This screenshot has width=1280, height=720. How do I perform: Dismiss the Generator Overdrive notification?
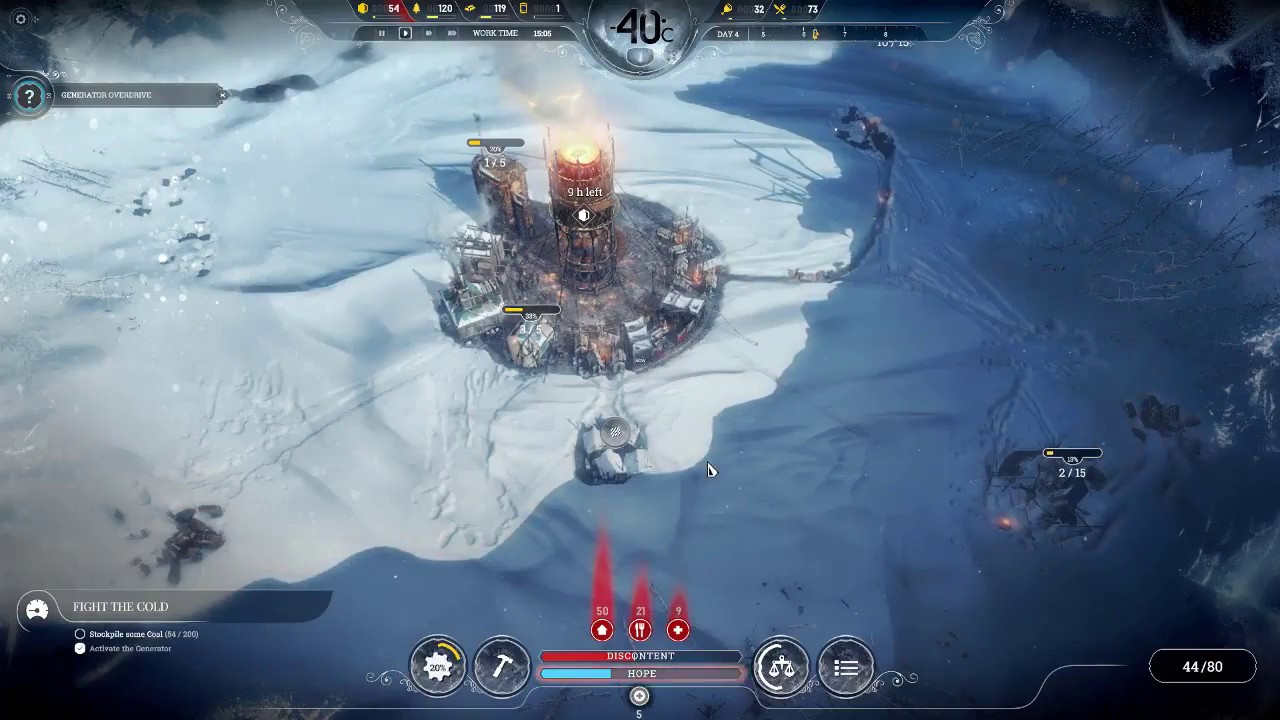point(222,95)
